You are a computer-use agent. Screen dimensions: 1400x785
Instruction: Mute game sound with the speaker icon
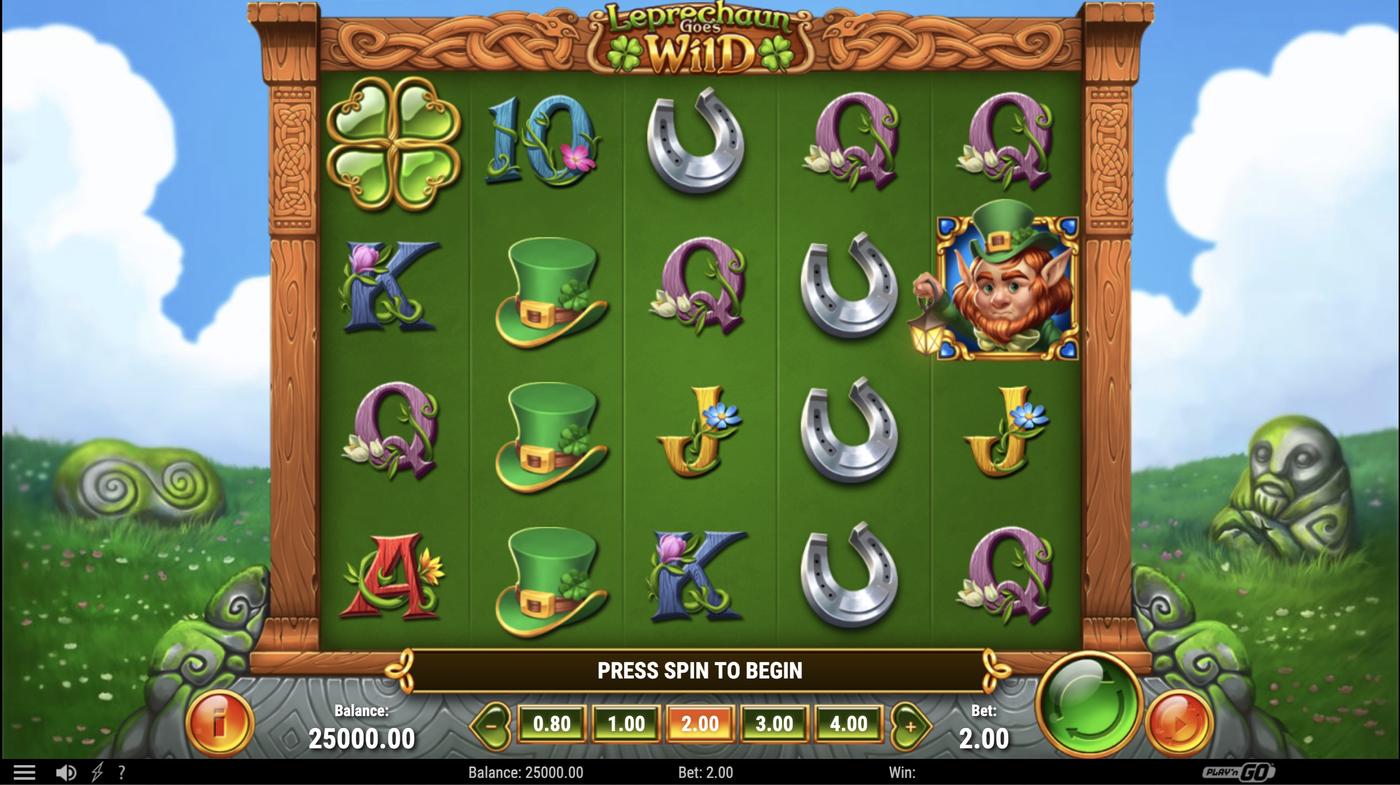[66, 770]
